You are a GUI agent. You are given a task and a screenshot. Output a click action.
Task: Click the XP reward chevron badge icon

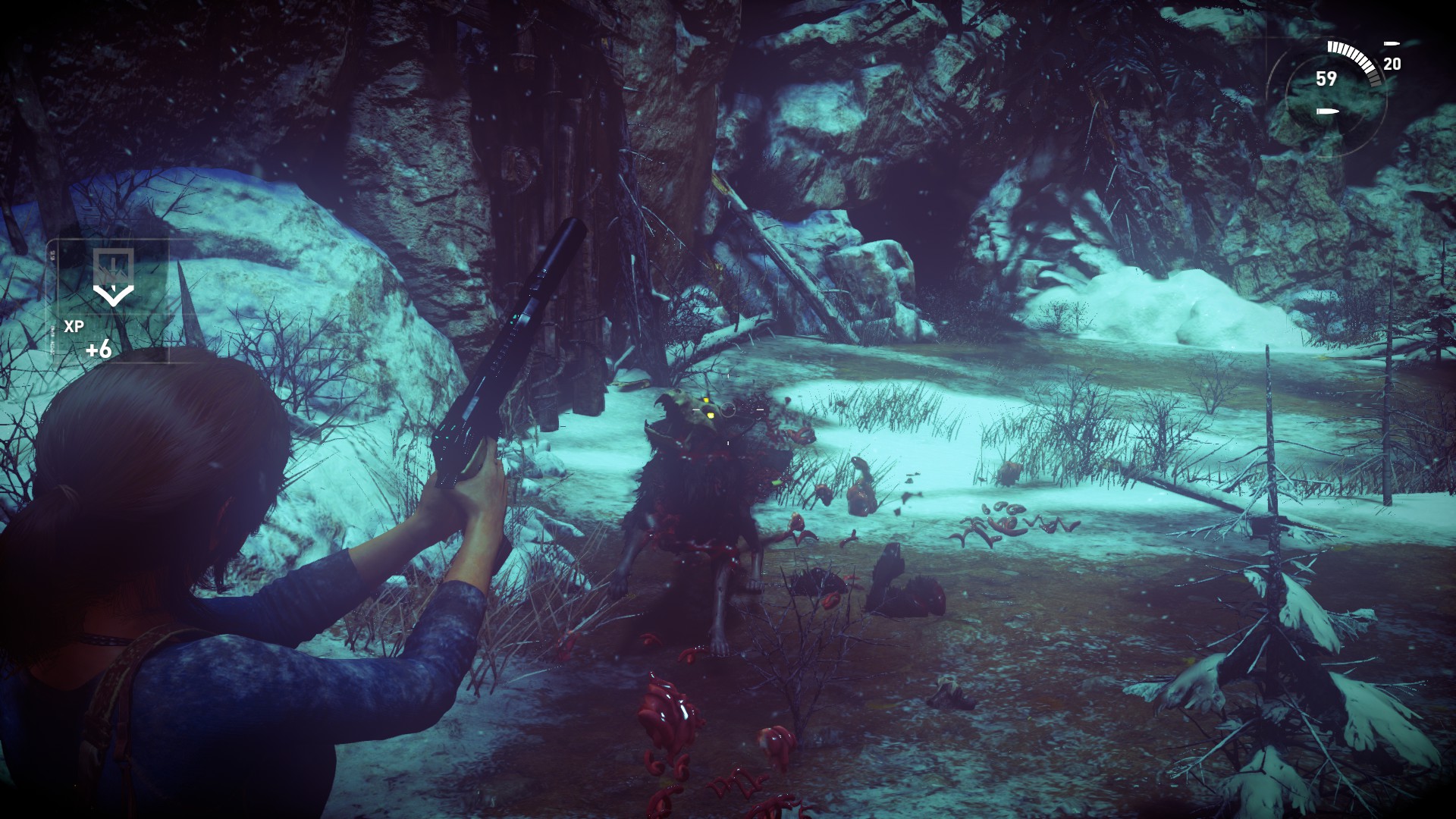(114, 277)
